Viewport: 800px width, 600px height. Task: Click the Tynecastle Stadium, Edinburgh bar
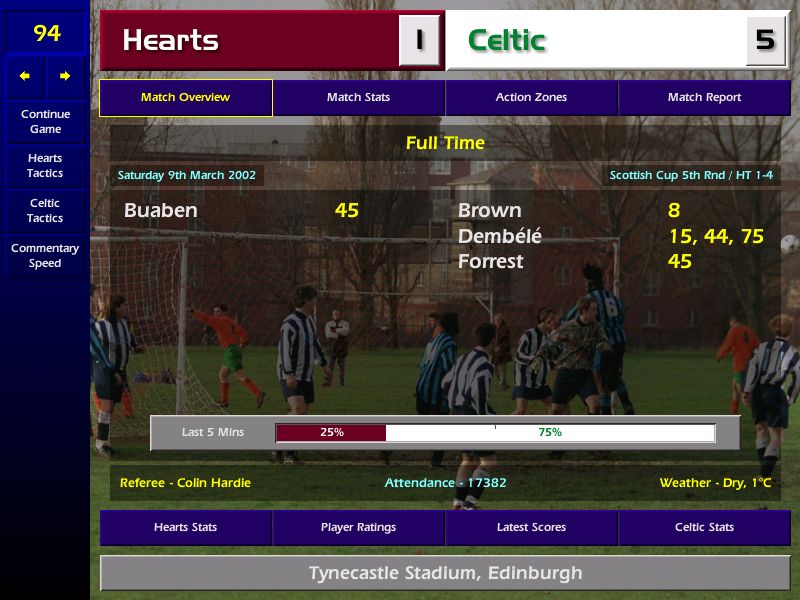coord(445,574)
